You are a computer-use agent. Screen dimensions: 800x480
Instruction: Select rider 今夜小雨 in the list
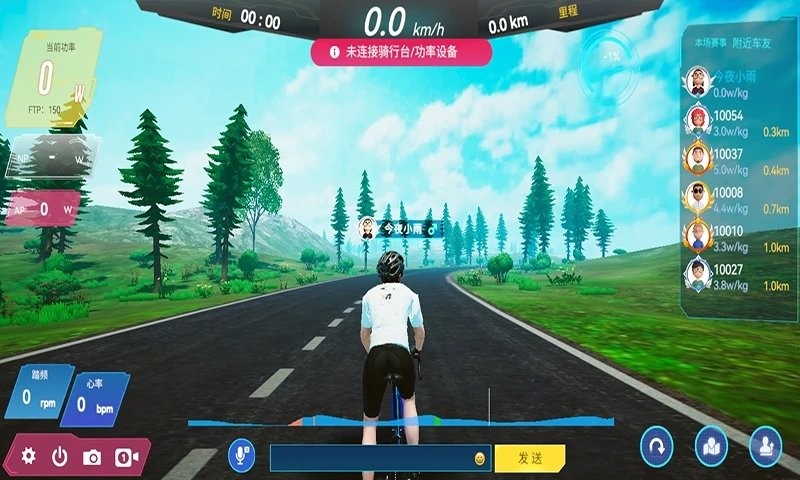click(735, 80)
